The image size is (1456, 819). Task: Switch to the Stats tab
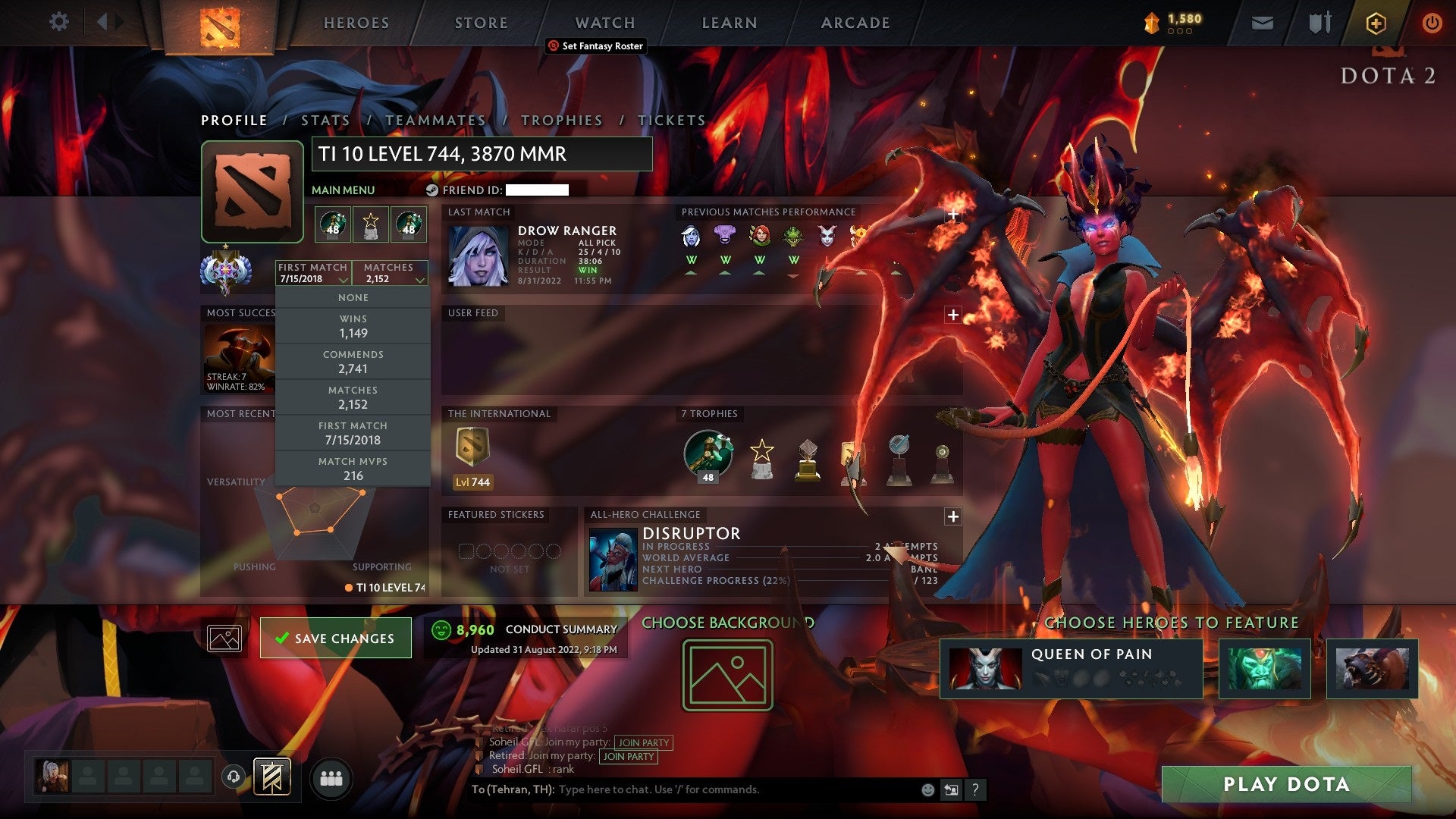click(x=324, y=120)
